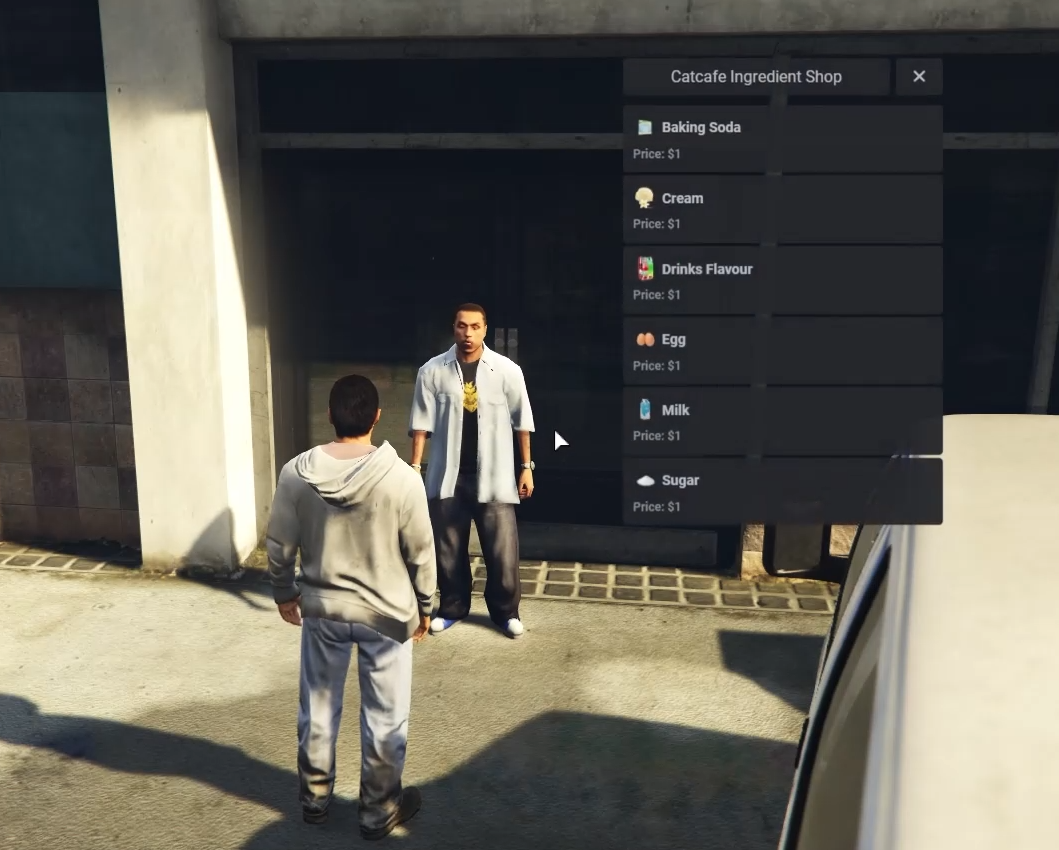
Task: Select Sugar from the shop list
Action: point(782,492)
